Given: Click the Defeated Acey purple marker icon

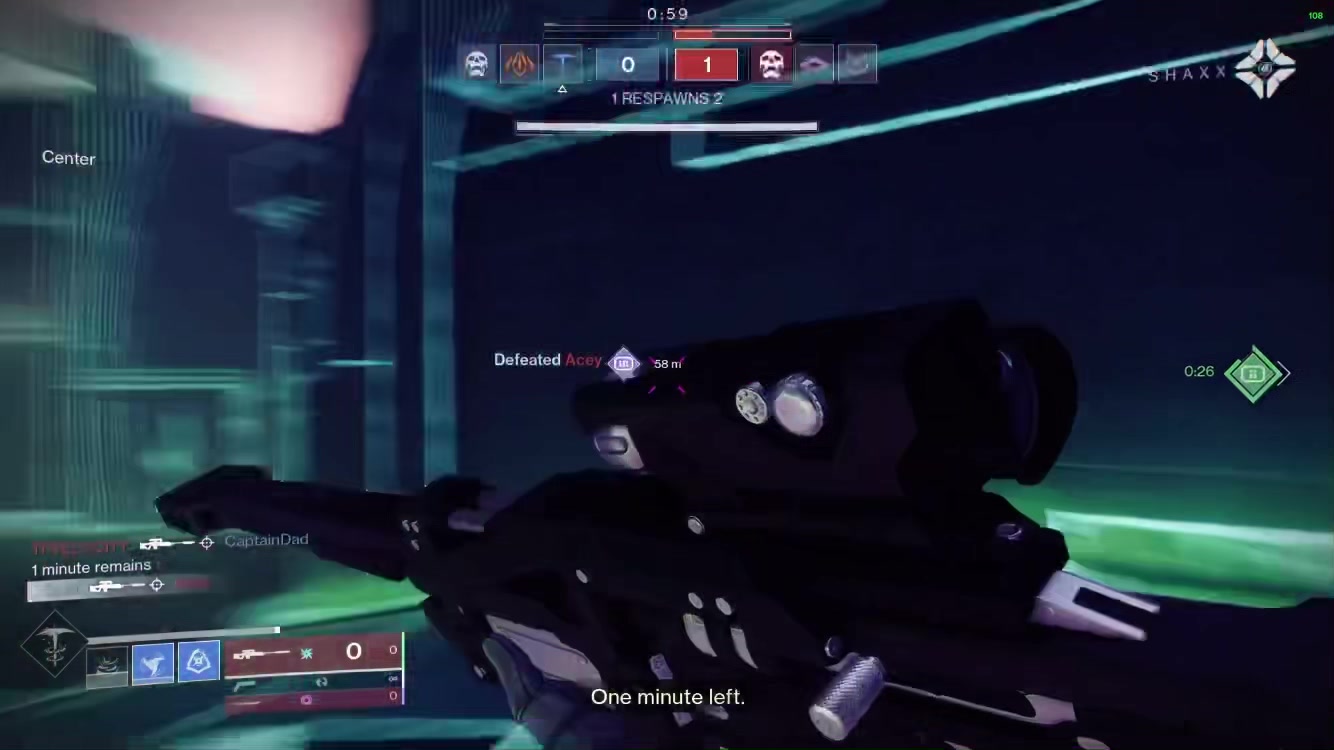Looking at the screenshot, I should (x=624, y=363).
